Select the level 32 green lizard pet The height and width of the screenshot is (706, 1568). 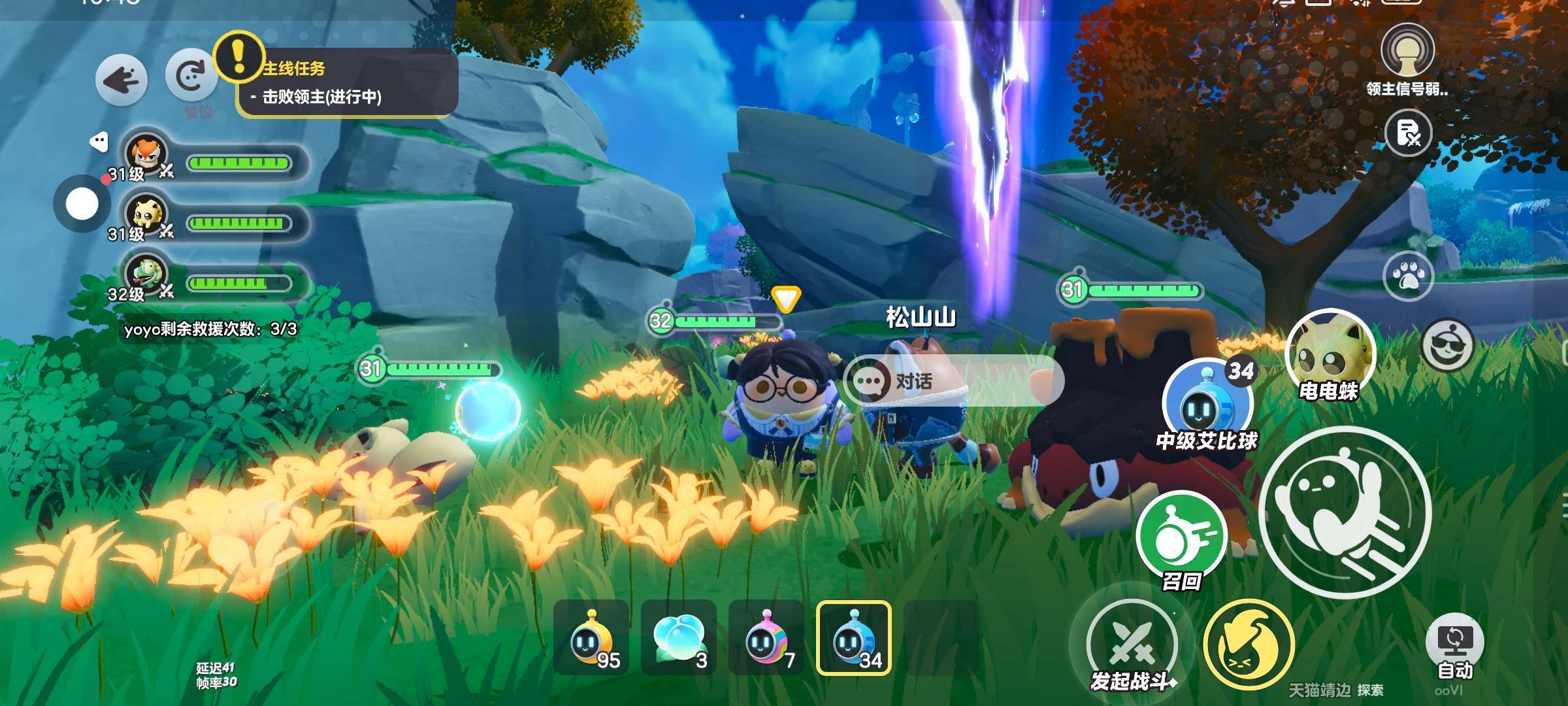pos(147,277)
